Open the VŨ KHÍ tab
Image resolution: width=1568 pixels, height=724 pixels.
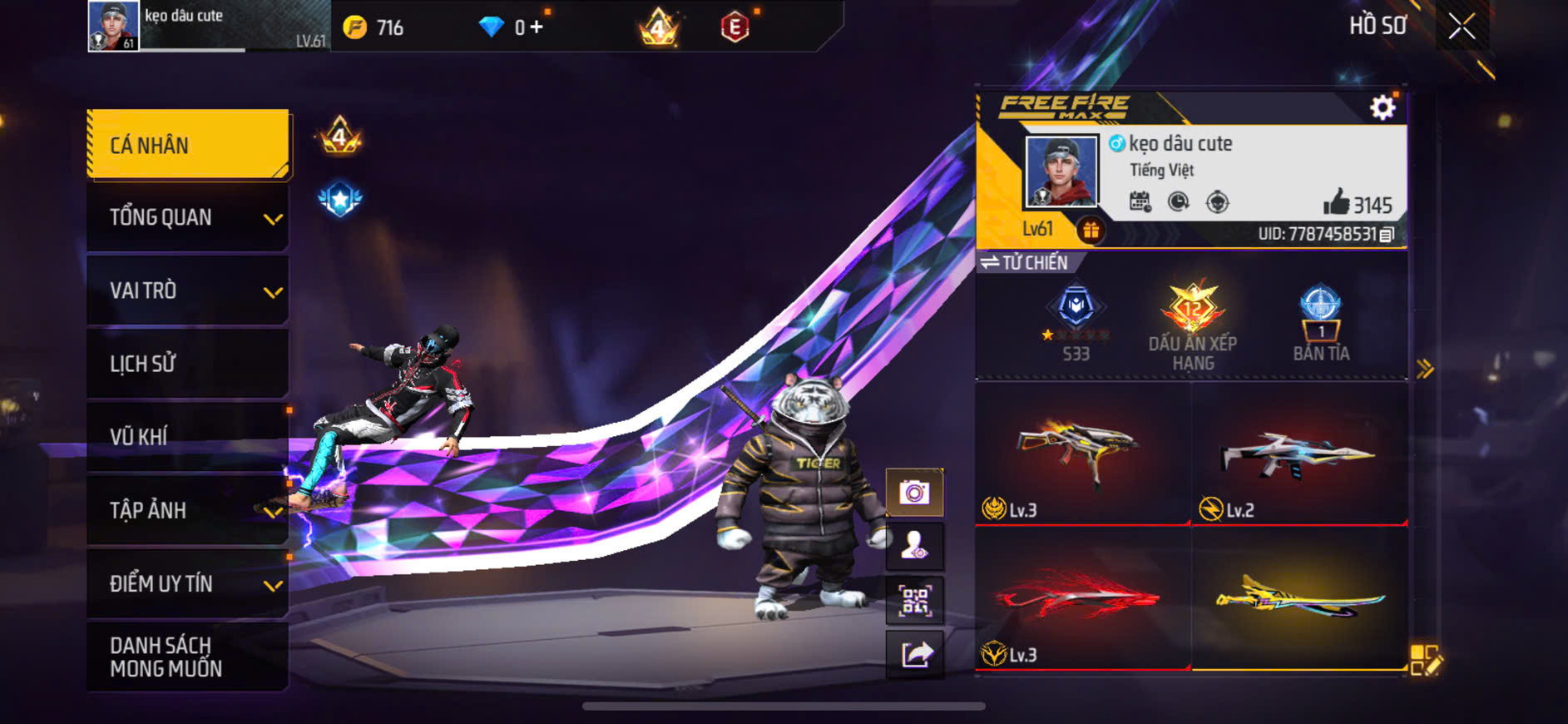(x=188, y=437)
